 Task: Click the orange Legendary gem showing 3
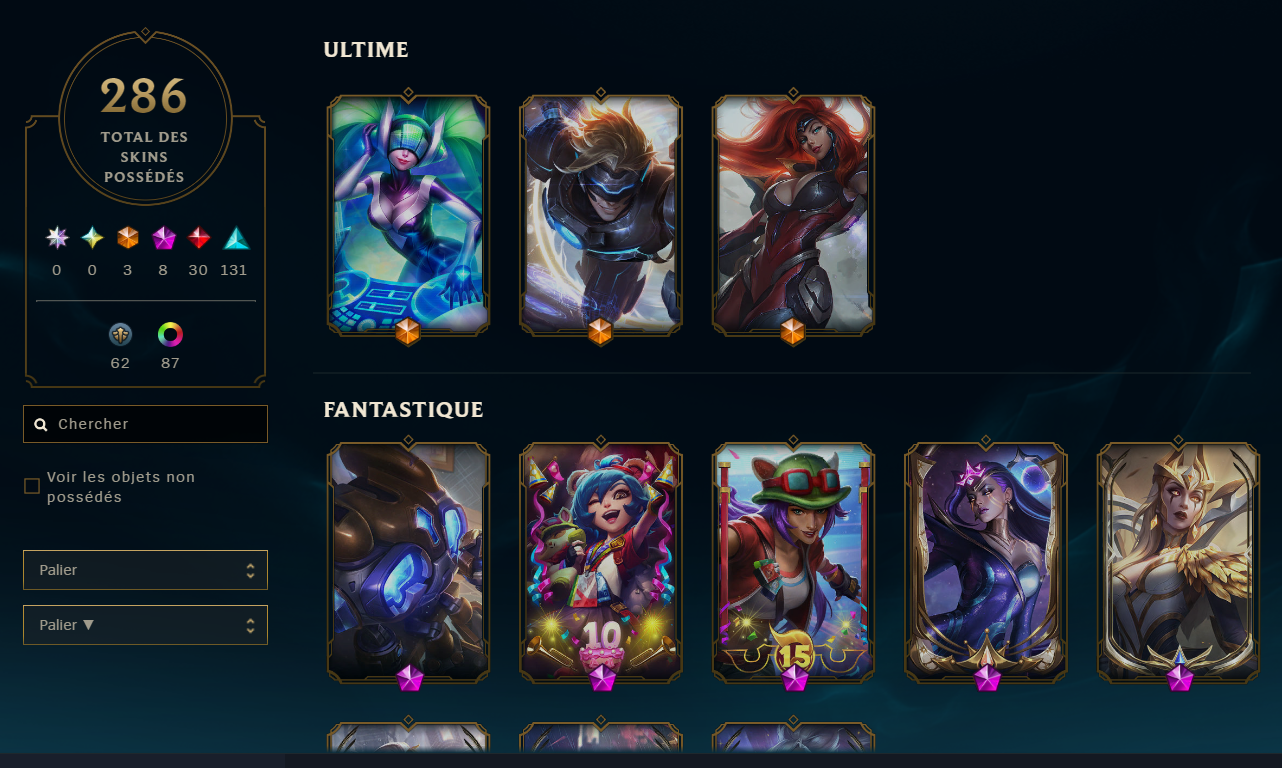click(127, 238)
